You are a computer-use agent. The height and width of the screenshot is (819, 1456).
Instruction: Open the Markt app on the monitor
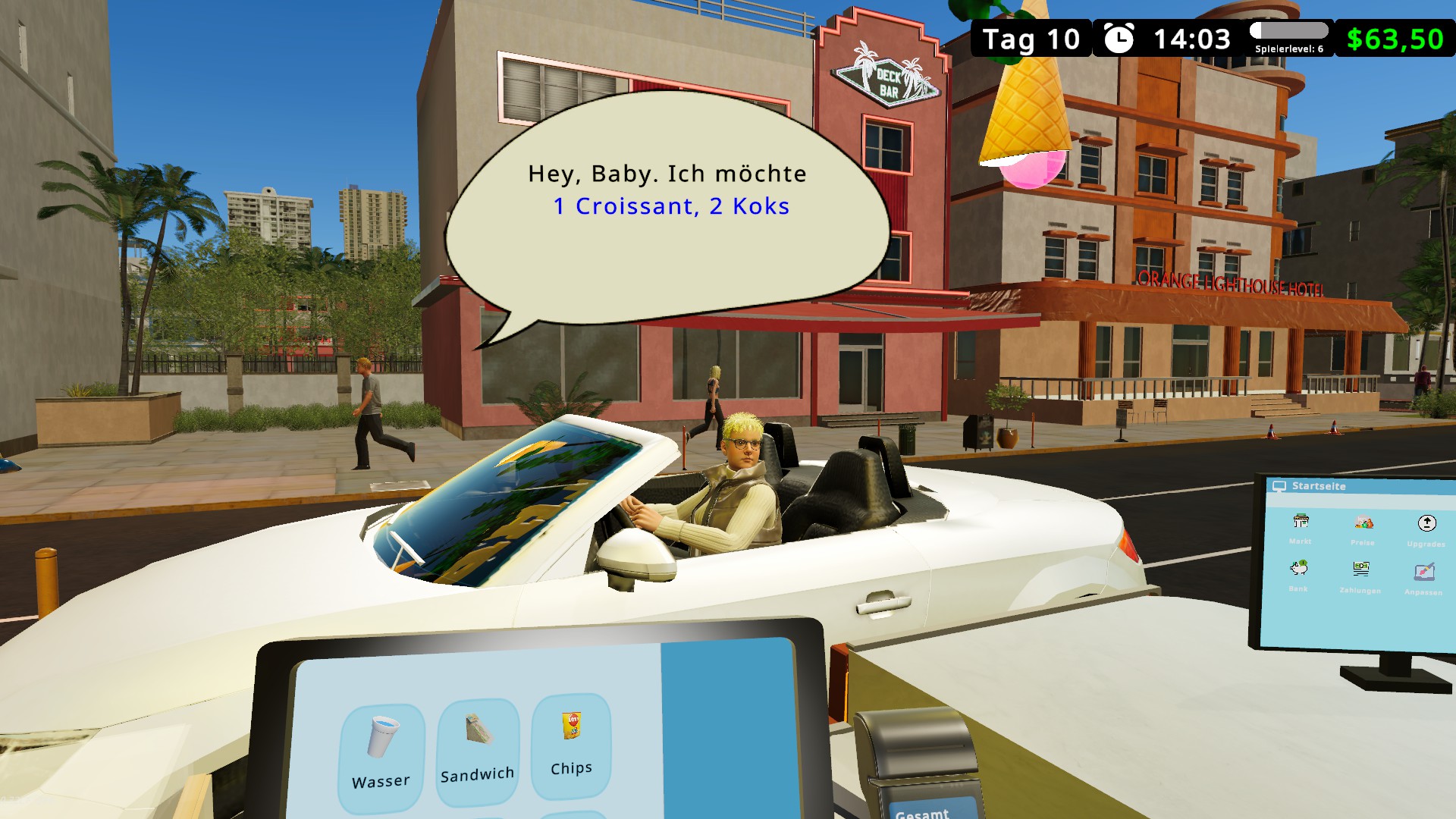[x=1301, y=527]
